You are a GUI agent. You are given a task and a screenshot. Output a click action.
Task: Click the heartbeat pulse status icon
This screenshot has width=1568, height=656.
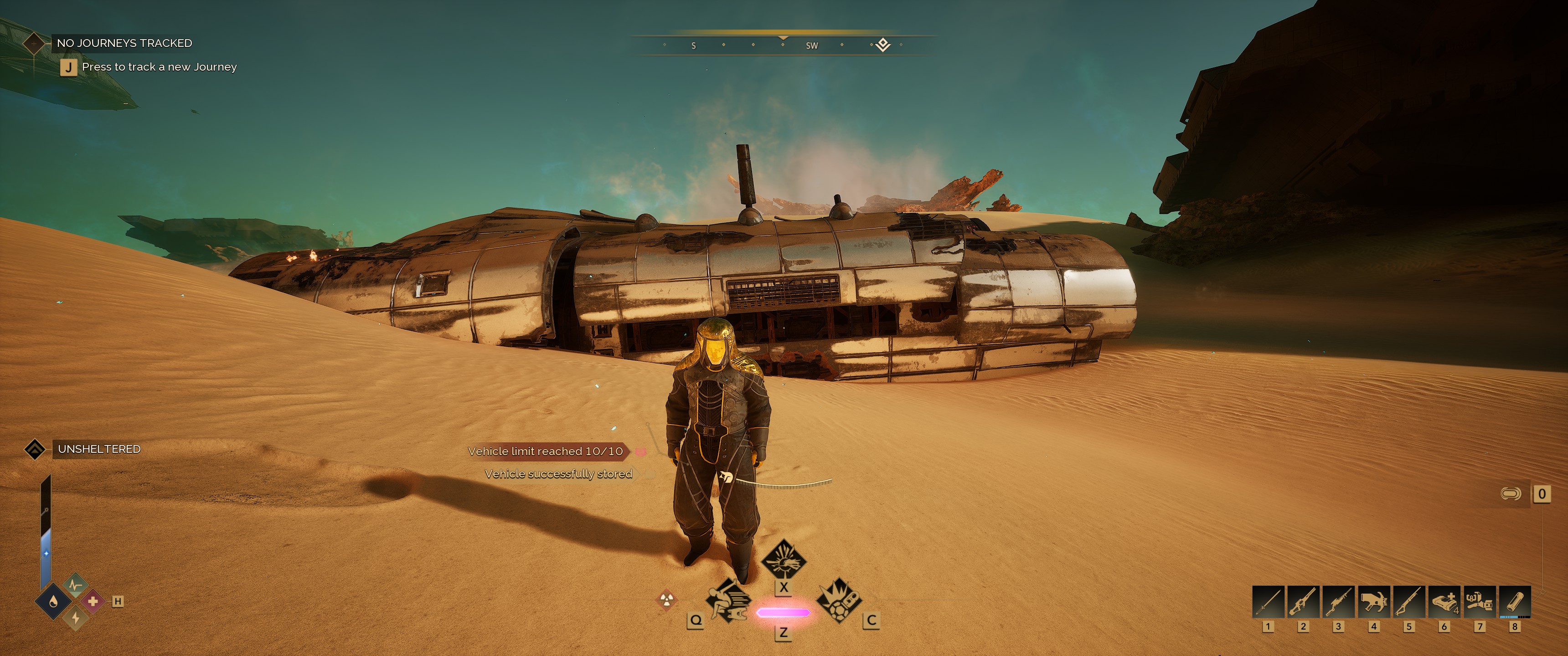(x=75, y=585)
